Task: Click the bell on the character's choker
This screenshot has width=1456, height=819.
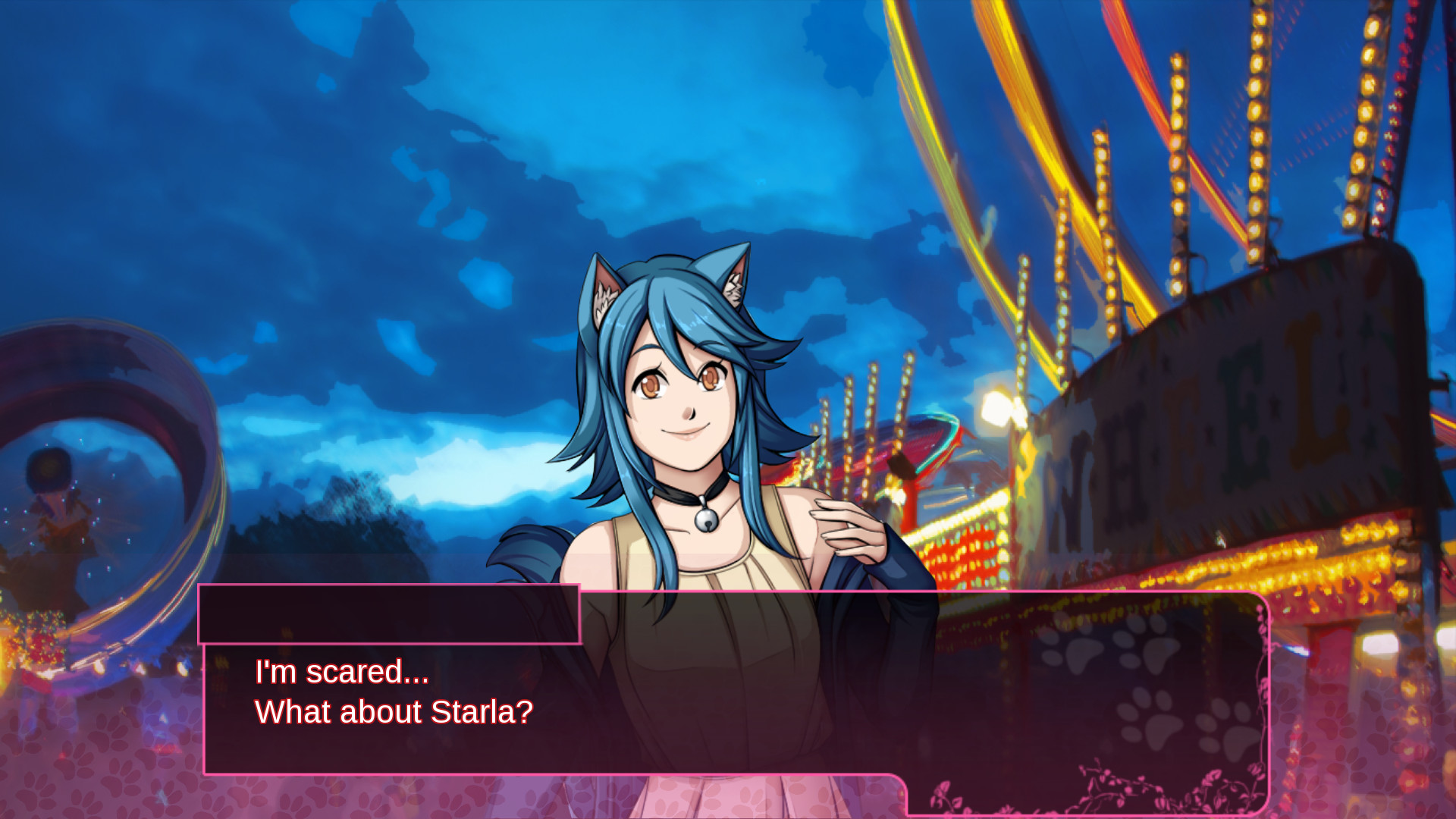Action: click(706, 524)
